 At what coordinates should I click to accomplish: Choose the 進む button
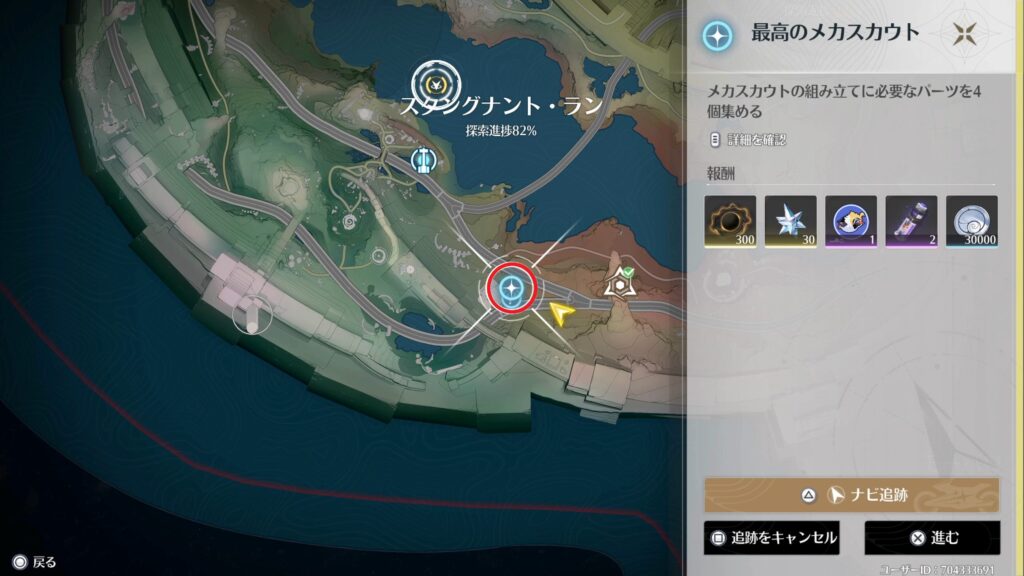pyautogui.click(x=932, y=537)
